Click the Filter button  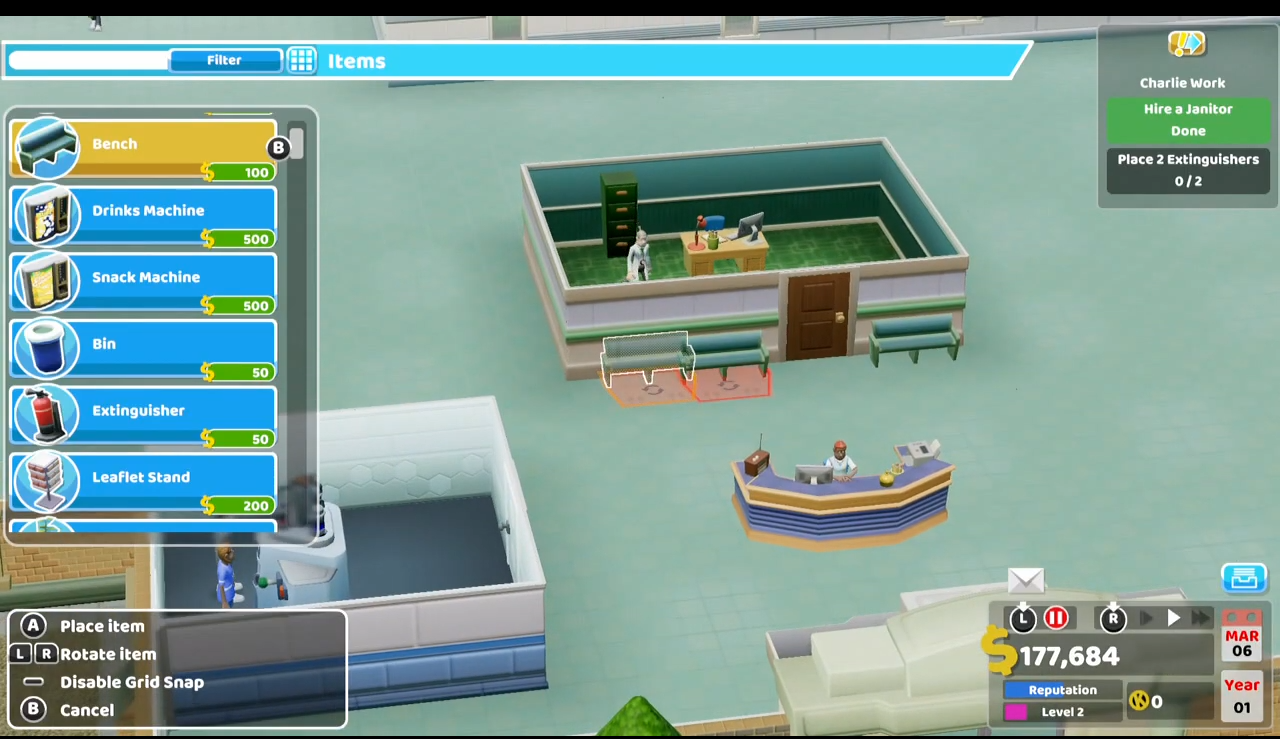click(x=224, y=61)
